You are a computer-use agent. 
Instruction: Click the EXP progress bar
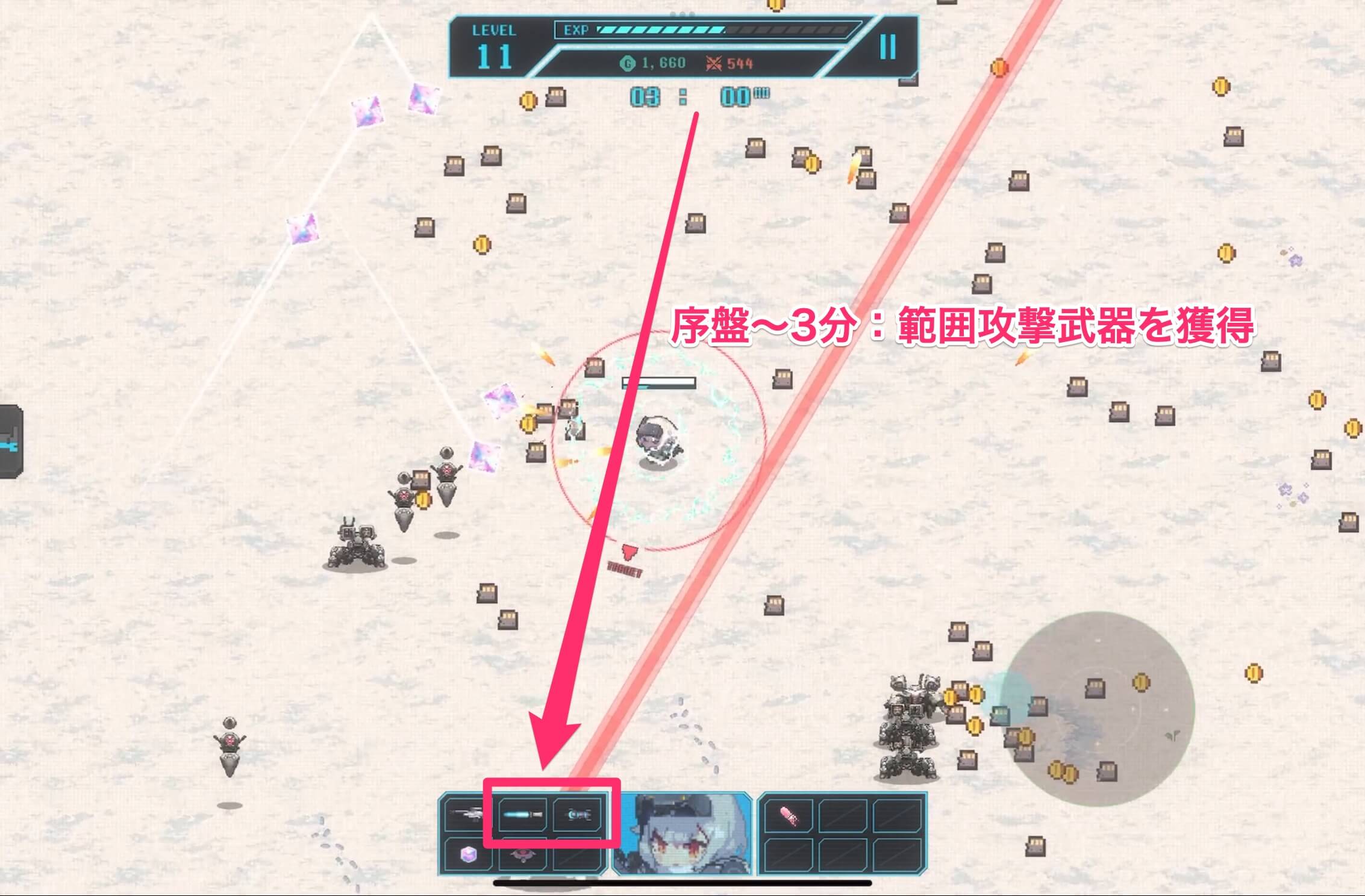[698, 30]
